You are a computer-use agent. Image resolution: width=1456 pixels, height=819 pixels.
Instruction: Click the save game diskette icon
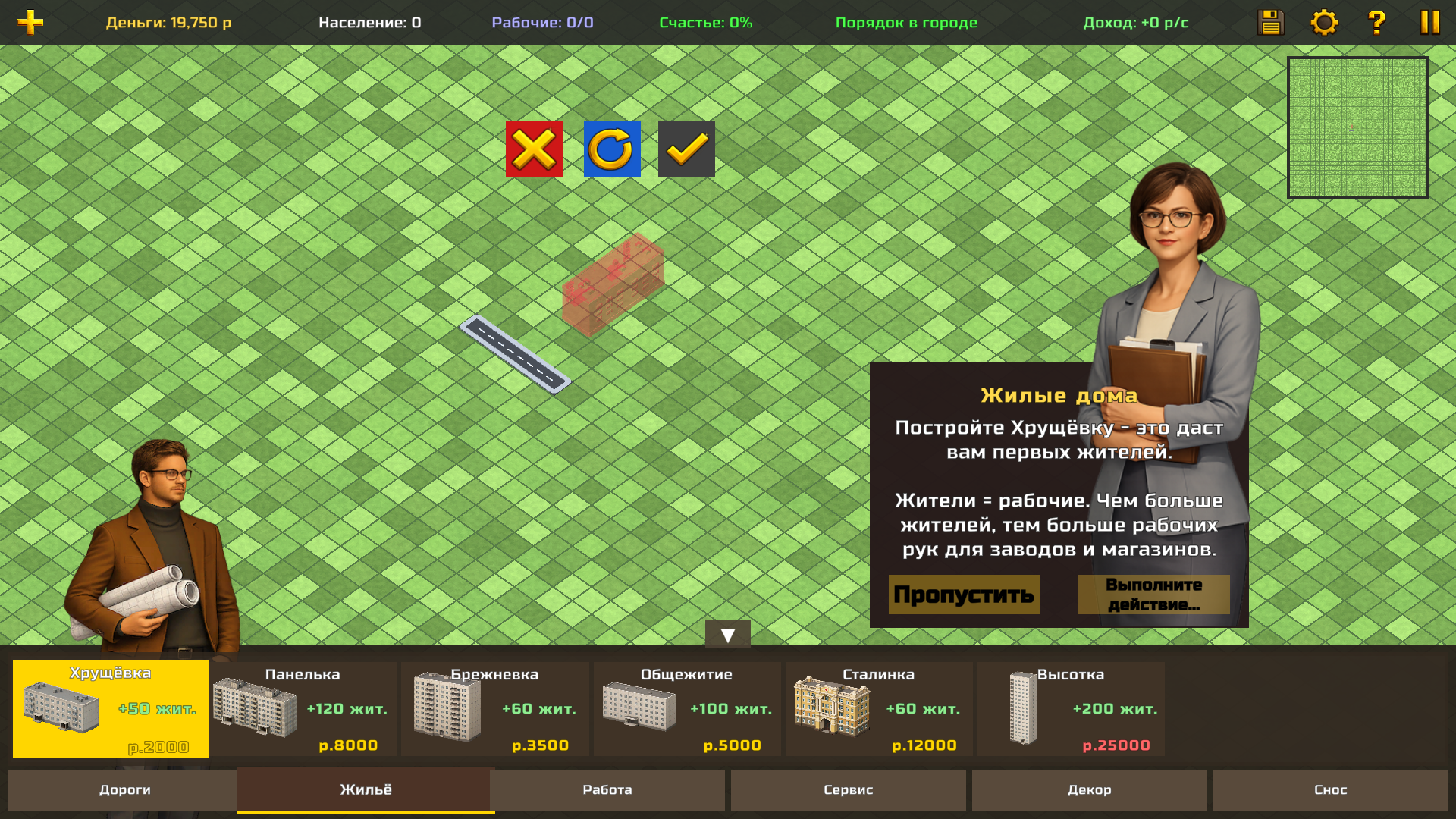tap(1270, 22)
